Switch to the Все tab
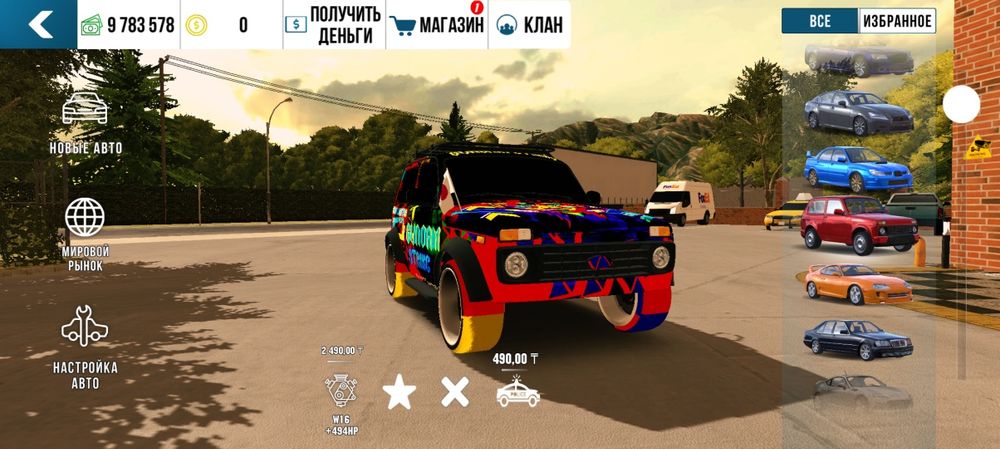Viewport: 1000px width, 449px height. 819,21
